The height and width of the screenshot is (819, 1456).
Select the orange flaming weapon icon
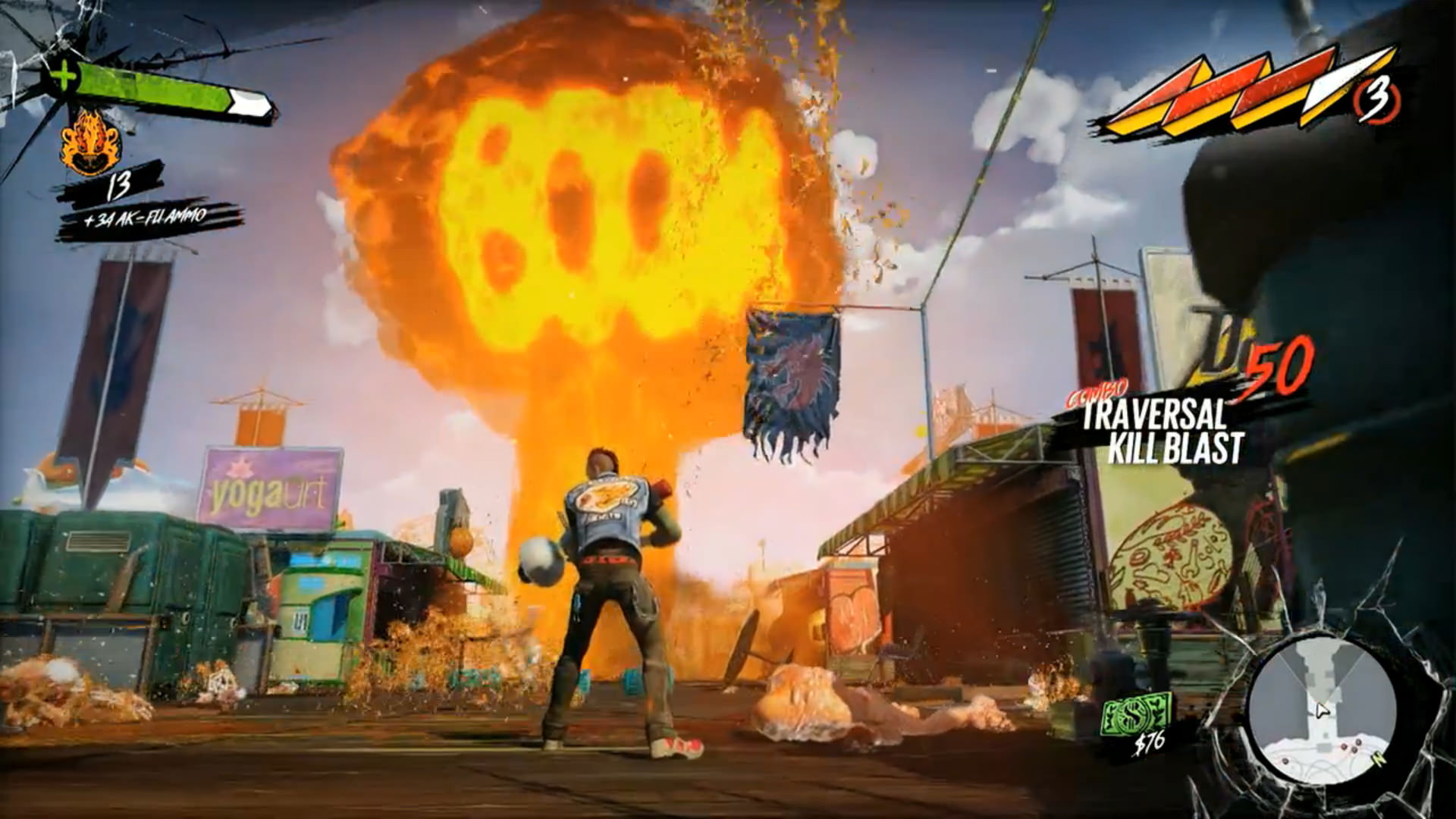(x=90, y=142)
